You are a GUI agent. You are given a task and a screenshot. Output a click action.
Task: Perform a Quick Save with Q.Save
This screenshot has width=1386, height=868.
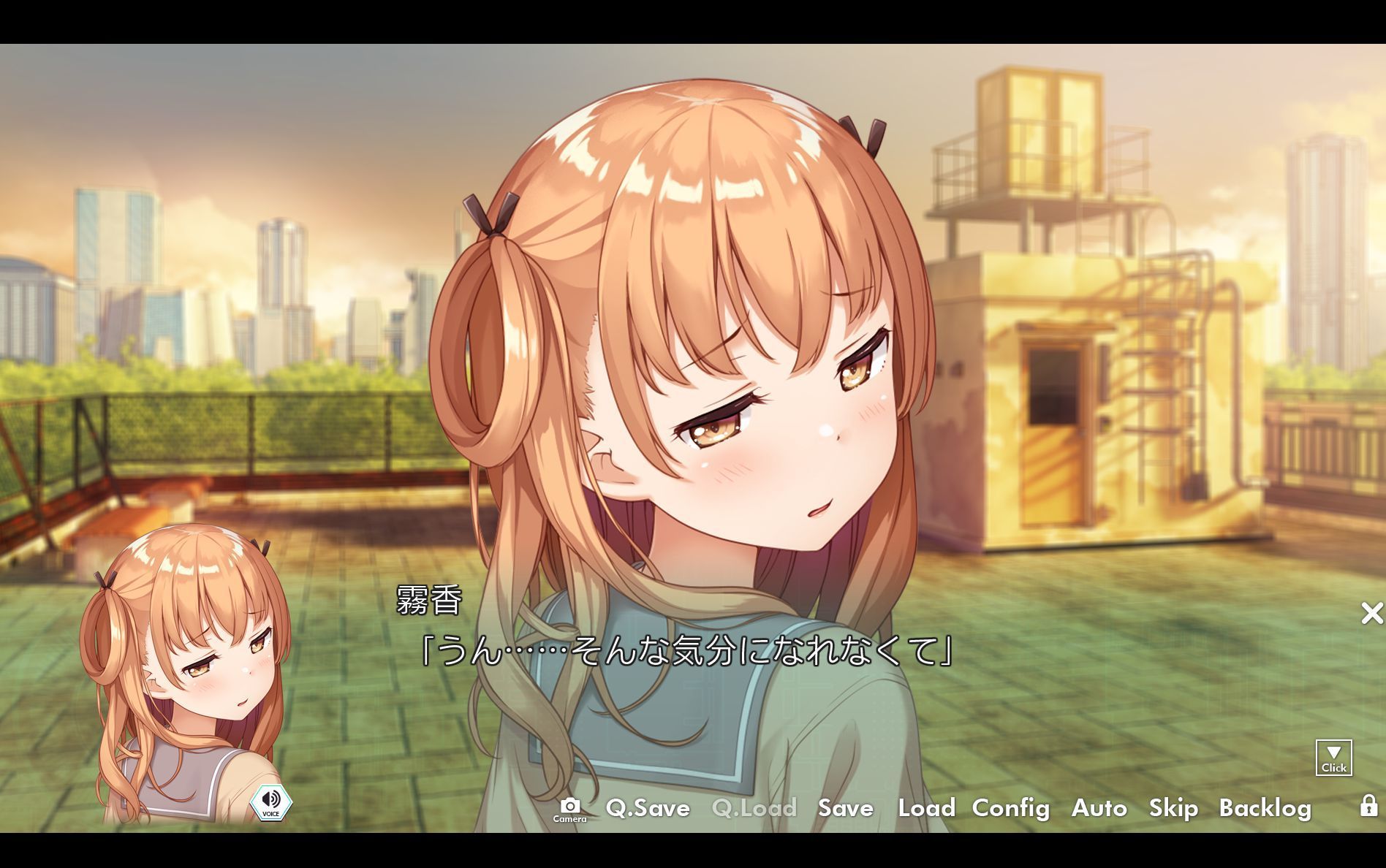click(648, 809)
